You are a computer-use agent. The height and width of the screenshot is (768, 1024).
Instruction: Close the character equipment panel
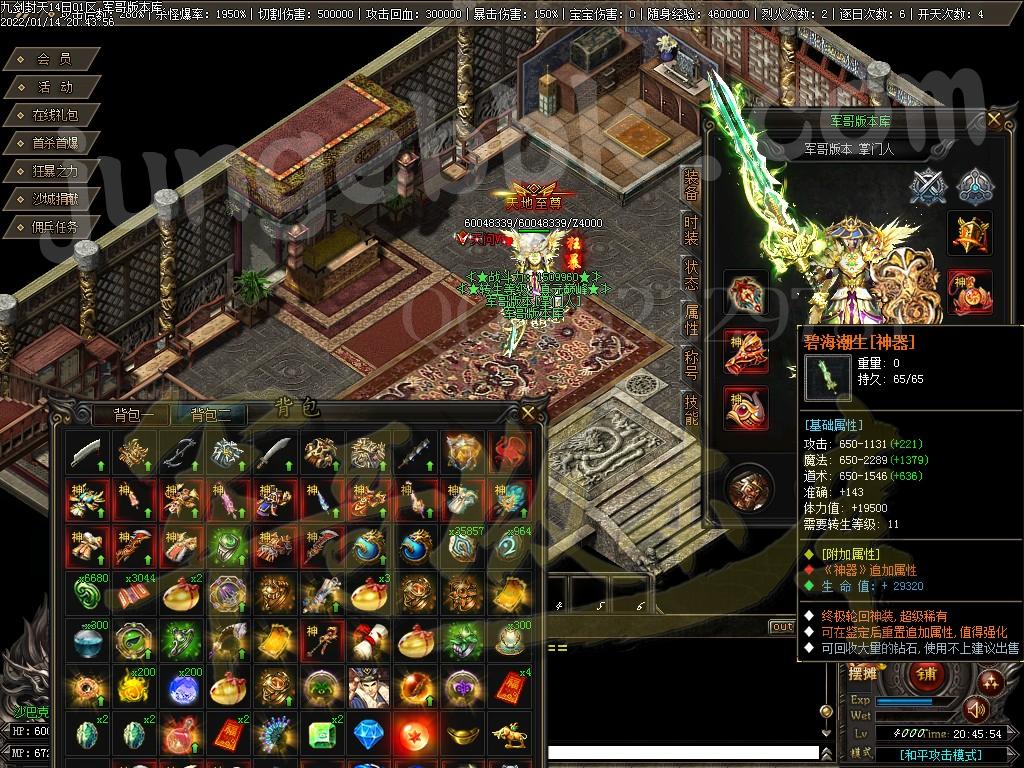(994, 119)
